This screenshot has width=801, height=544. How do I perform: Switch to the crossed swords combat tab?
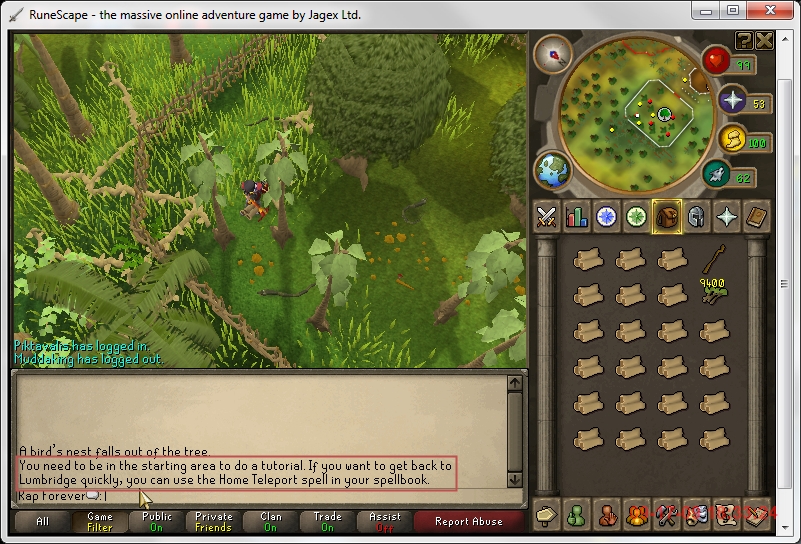tap(547, 216)
